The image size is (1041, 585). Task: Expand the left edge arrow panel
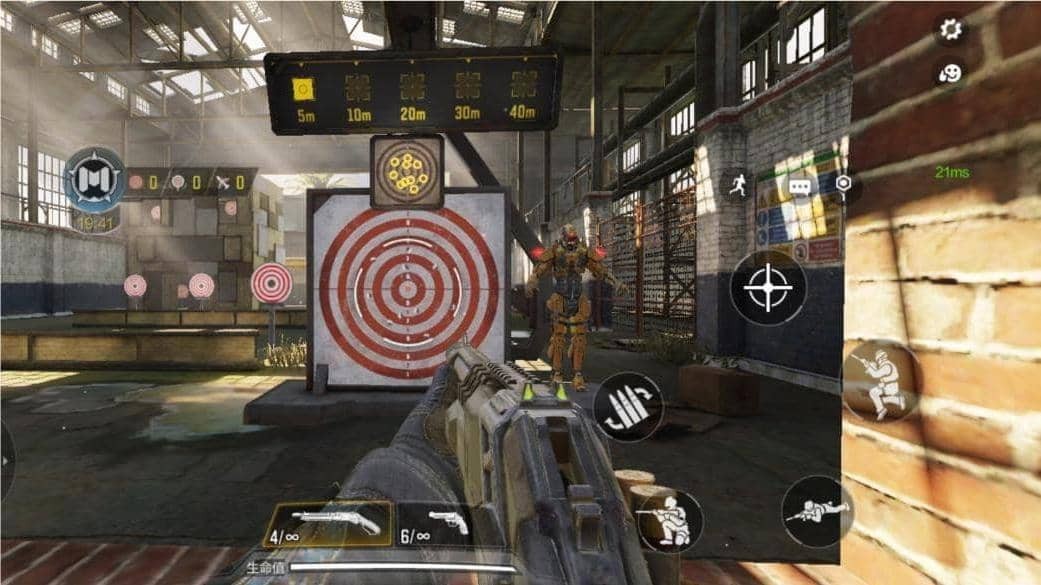[6, 461]
